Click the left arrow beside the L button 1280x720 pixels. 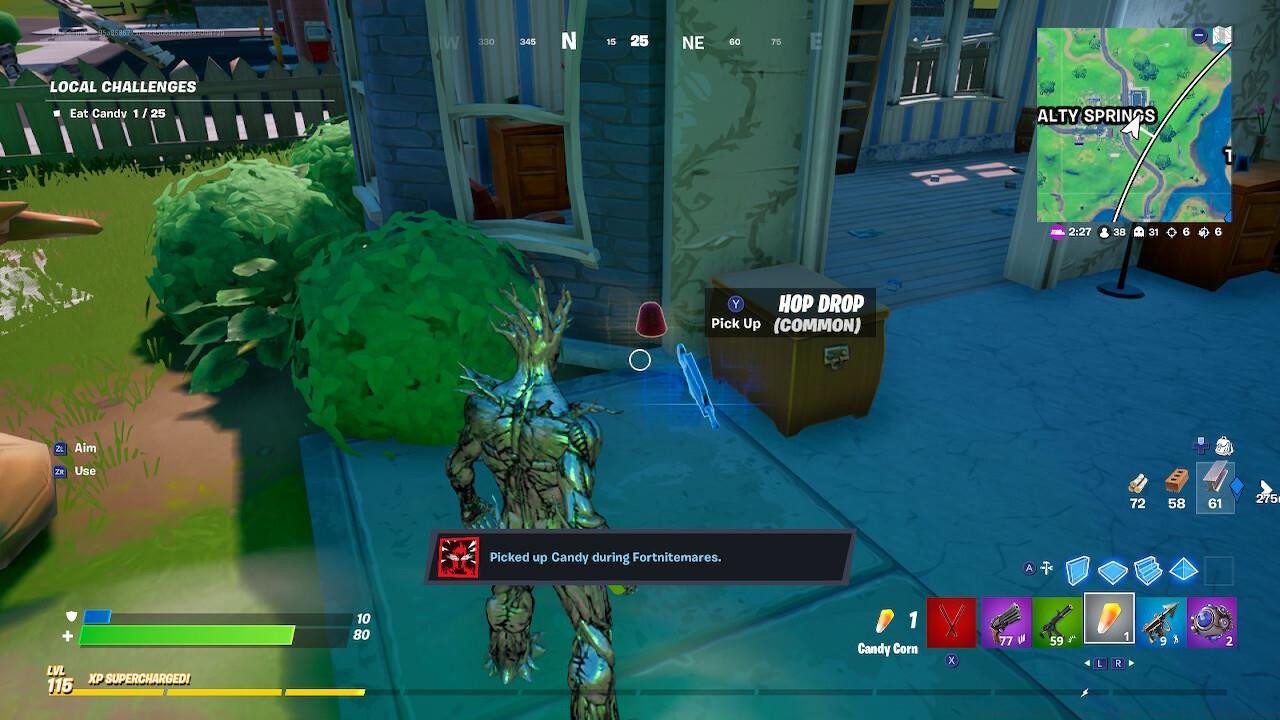1087,663
